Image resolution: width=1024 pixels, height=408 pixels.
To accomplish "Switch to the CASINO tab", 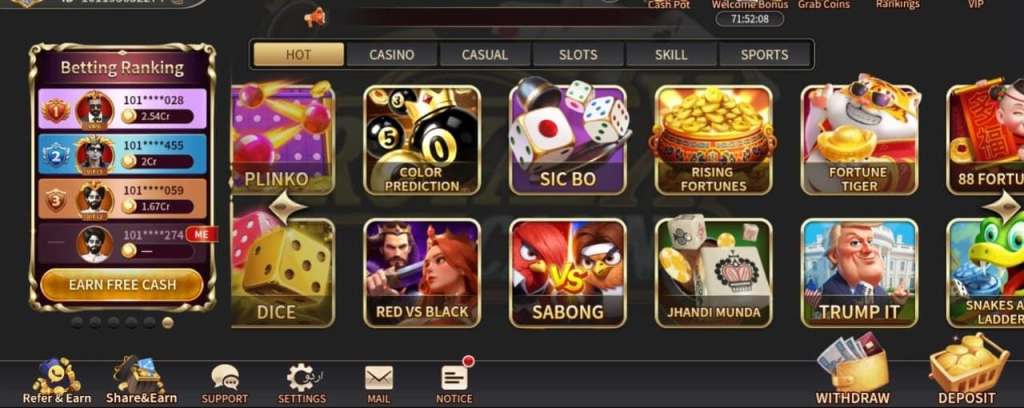I will pos(392,55).
